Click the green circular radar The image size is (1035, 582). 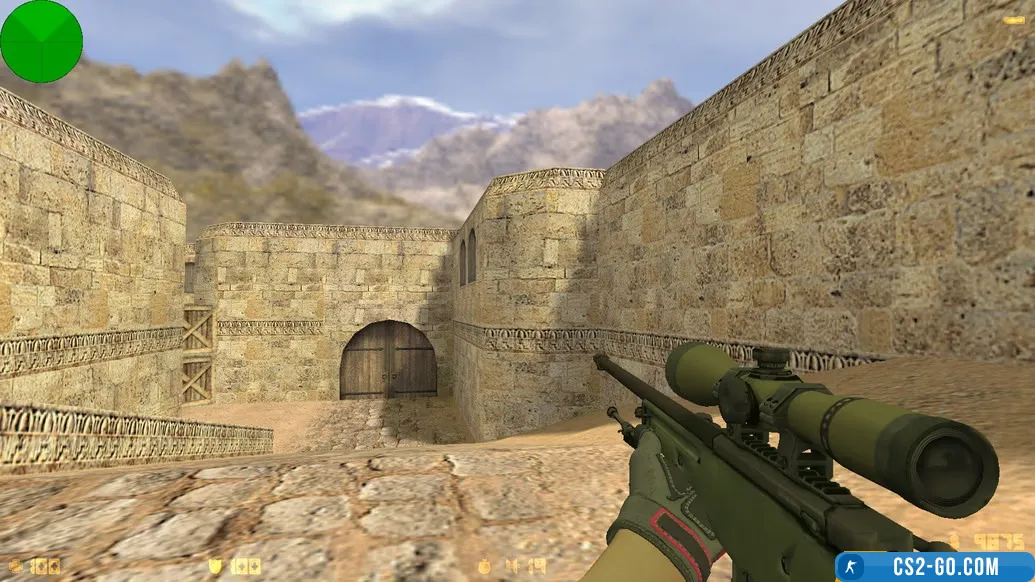[x=41, y=41]
